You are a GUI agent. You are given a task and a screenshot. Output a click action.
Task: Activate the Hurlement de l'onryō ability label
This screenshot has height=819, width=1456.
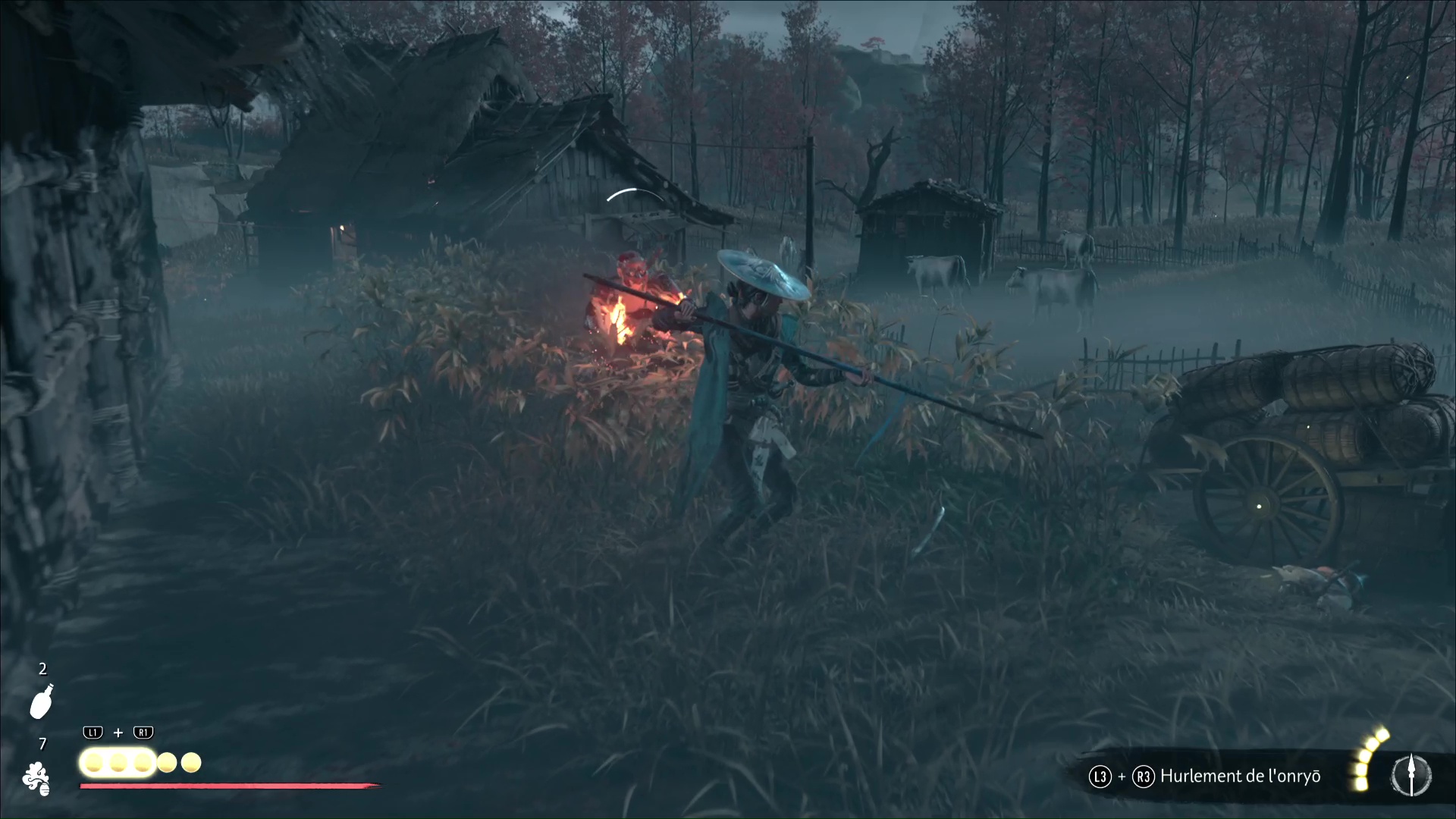point(1240,776)
